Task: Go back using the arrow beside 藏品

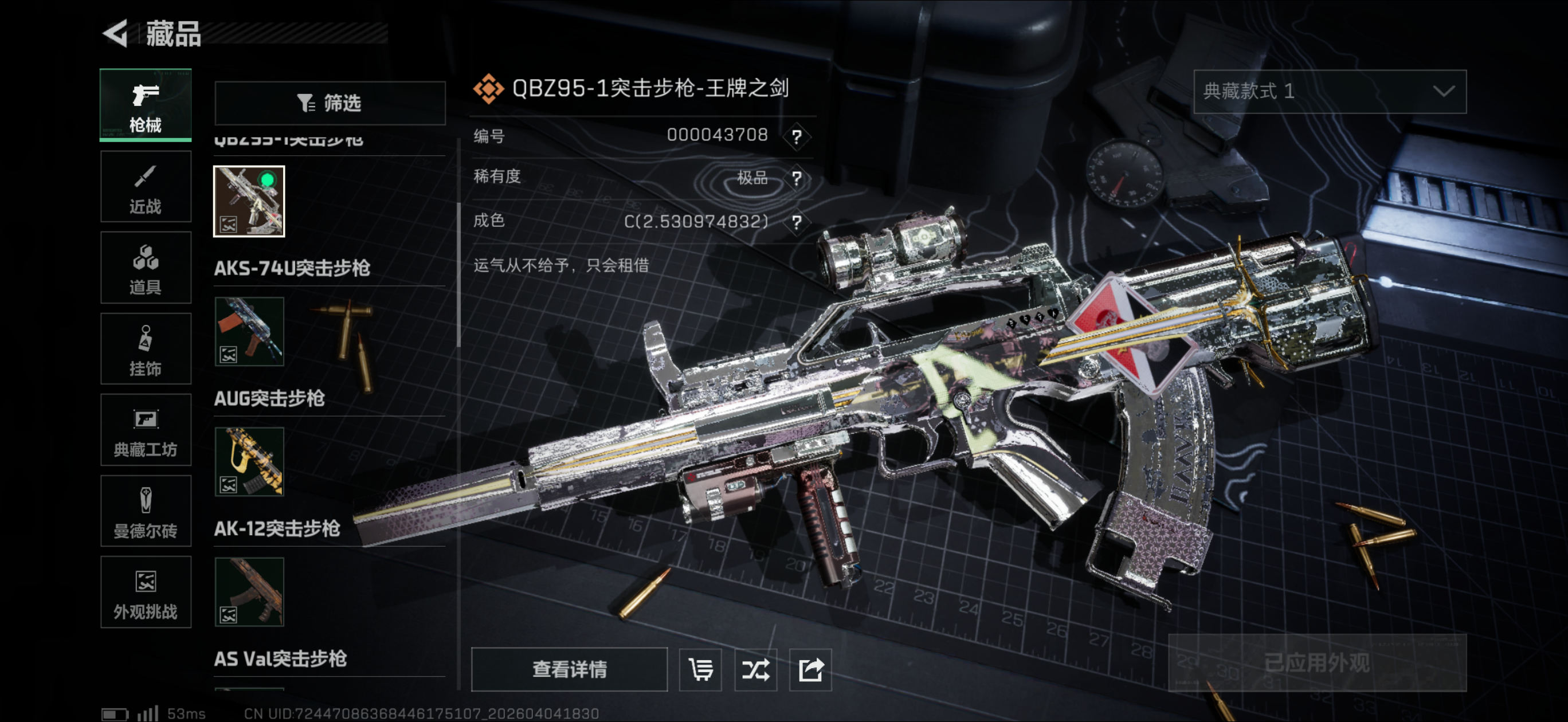Action: tap(116, 33)
